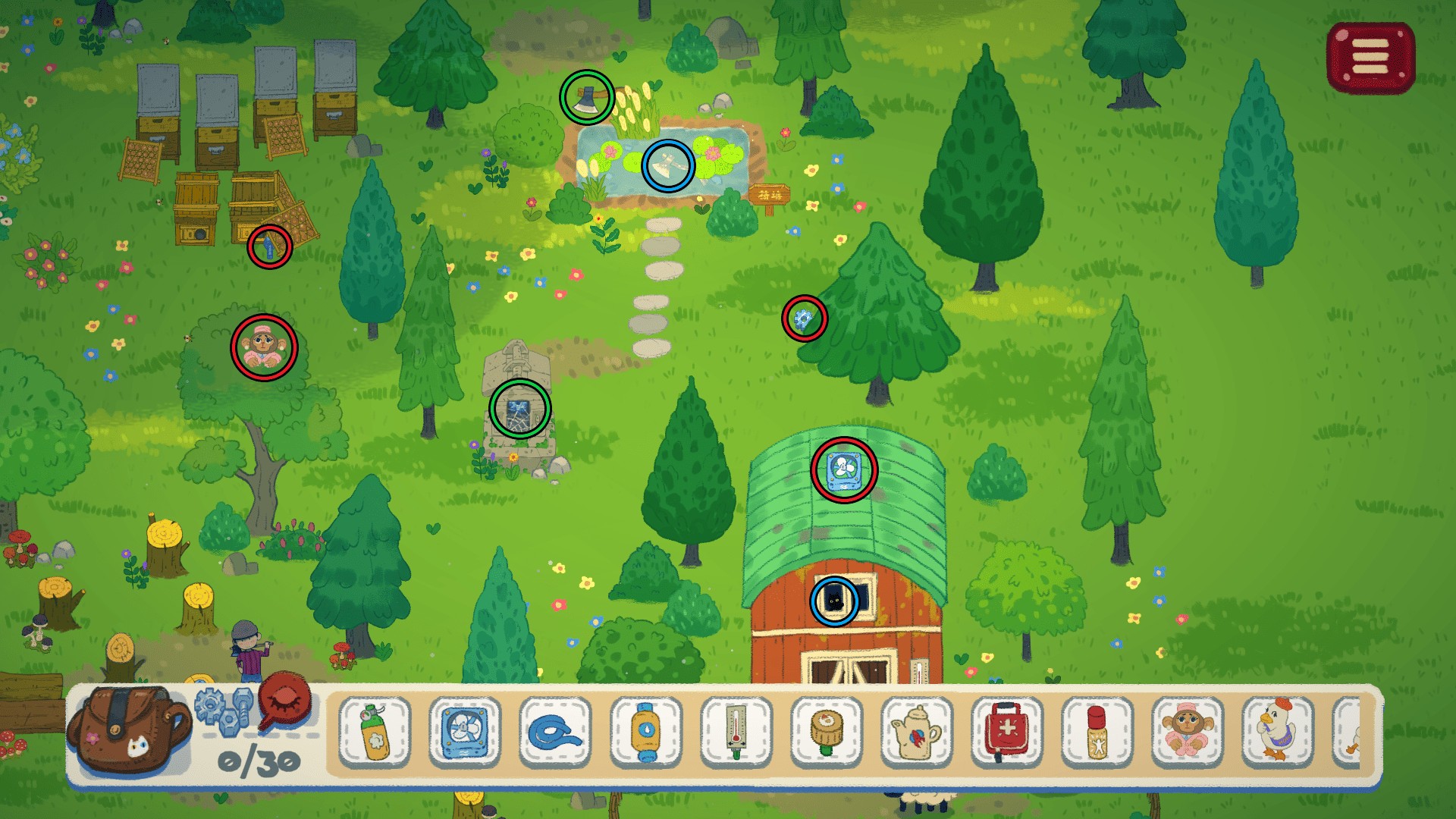Choose the cork stopper item slot
This screenshot has width=1456, height=819.
pyautogui.click(x=826, y=731)
